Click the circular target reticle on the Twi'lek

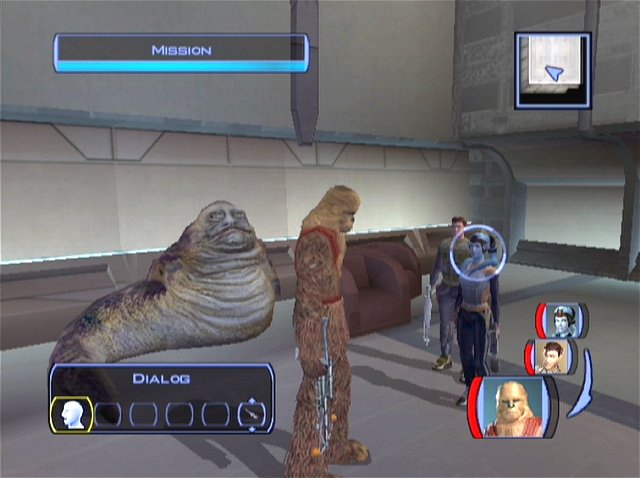pos(477,255)
